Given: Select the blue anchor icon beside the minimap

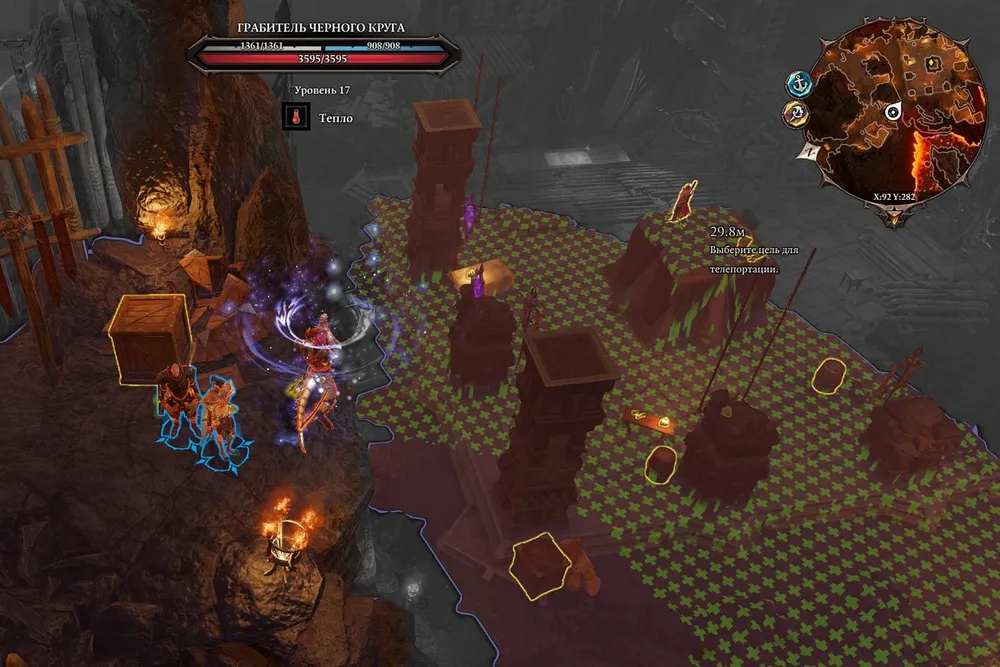Looking at the screenshot, I should [x=798, y=84].
